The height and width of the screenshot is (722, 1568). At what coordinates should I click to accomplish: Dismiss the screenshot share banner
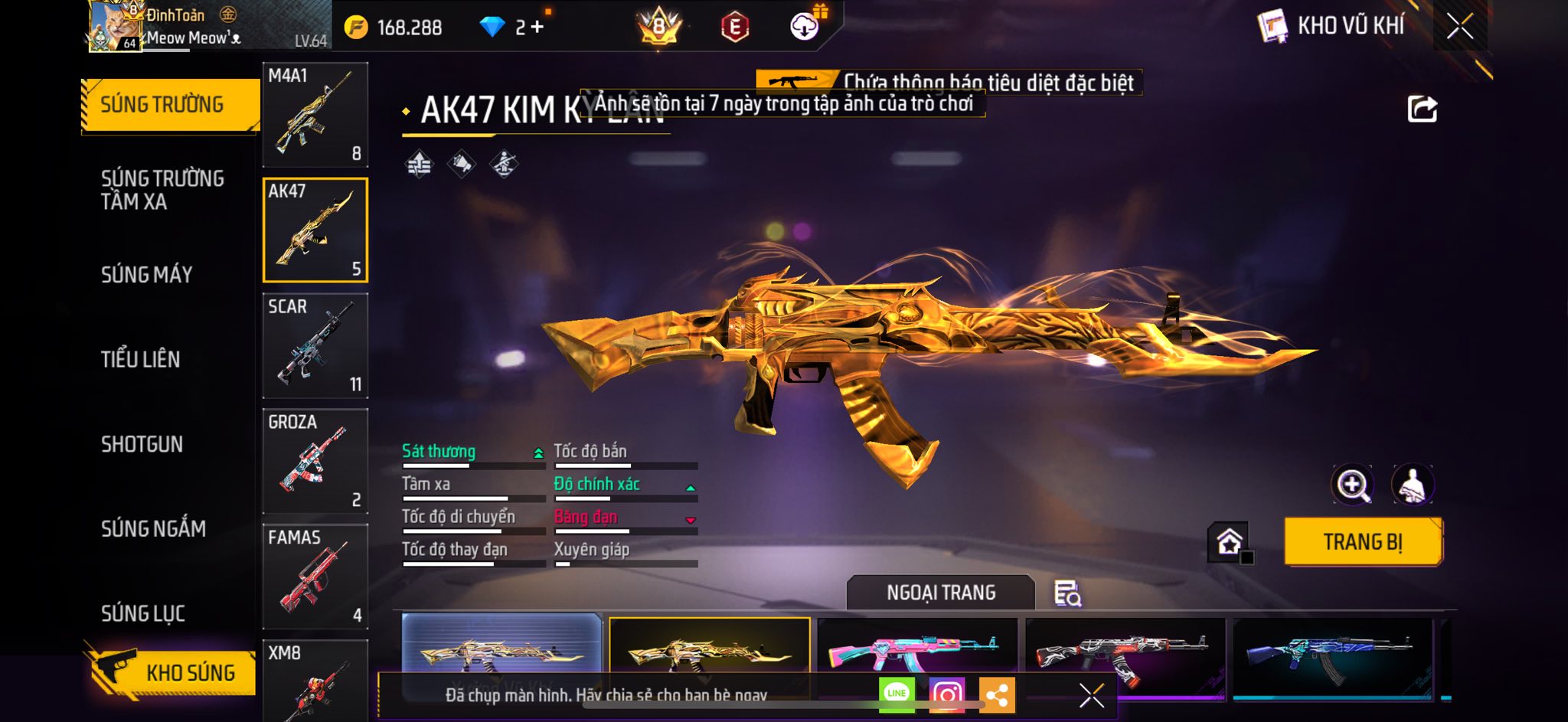(1091, 695)
